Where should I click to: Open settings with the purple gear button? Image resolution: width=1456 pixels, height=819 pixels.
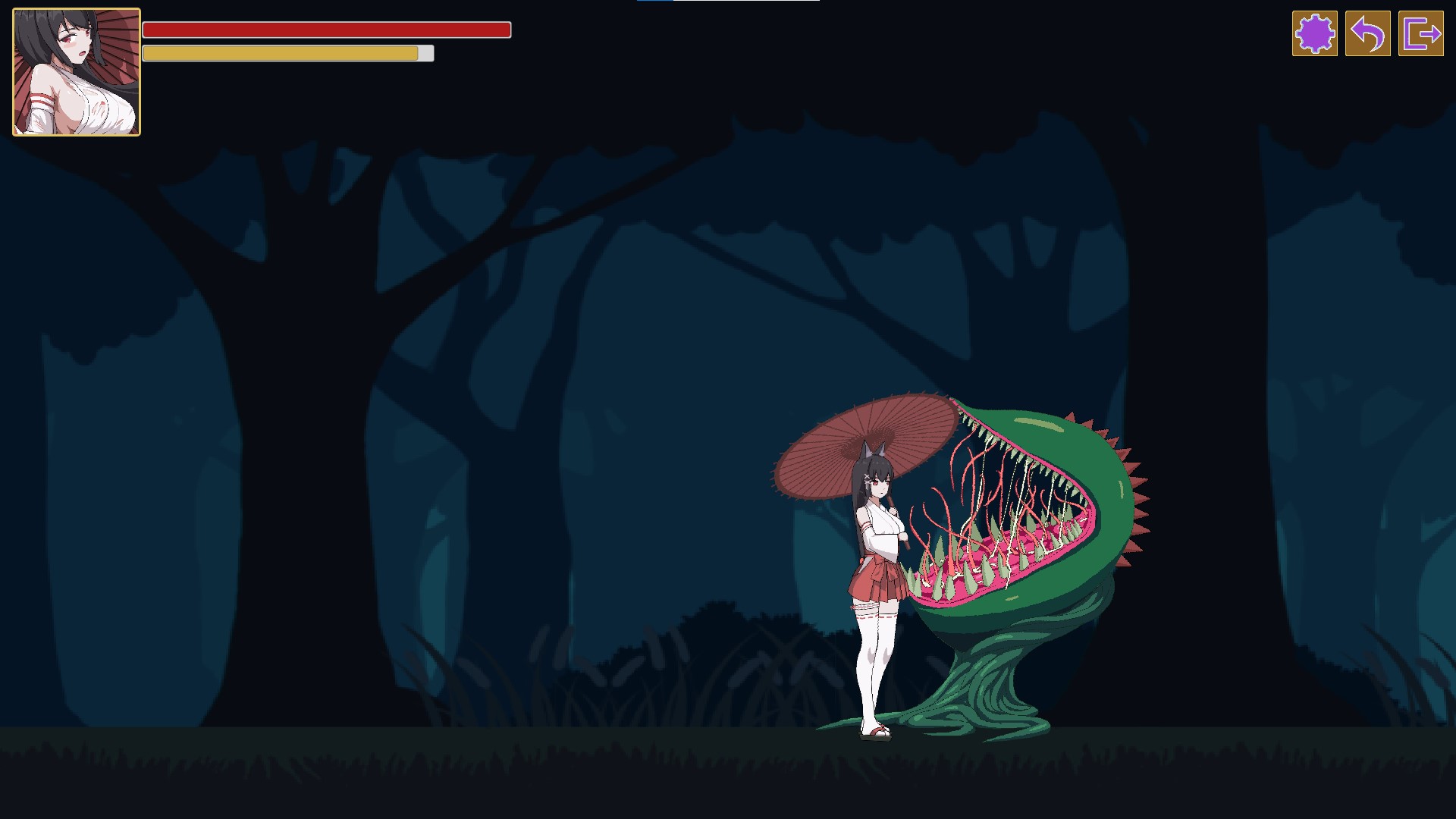coord(1314,33)
